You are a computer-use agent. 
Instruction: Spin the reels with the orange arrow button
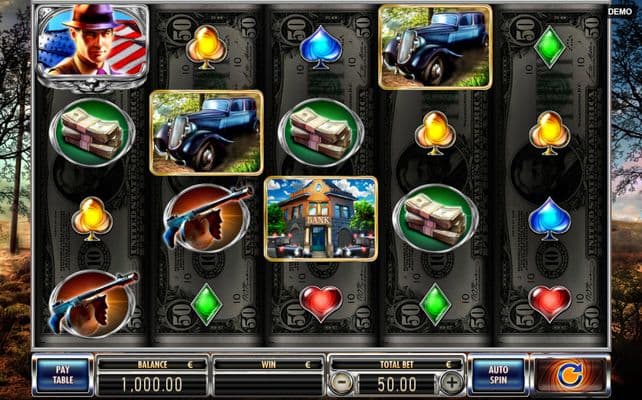(x=572, y=376)
